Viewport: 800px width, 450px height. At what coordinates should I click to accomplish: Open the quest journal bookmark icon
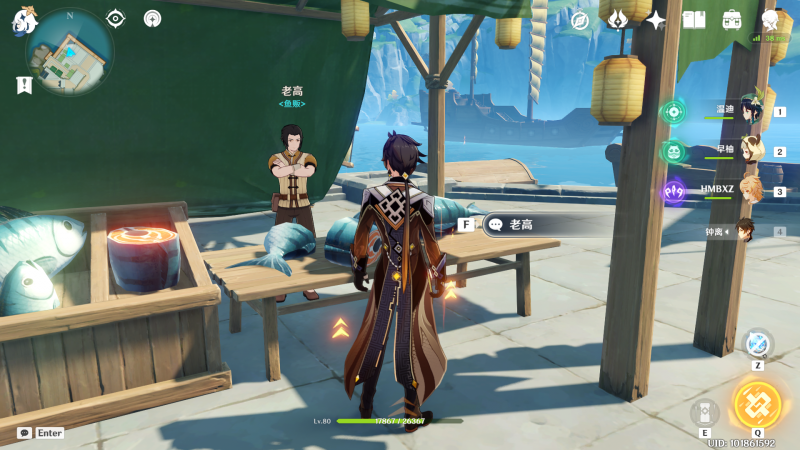24,86
